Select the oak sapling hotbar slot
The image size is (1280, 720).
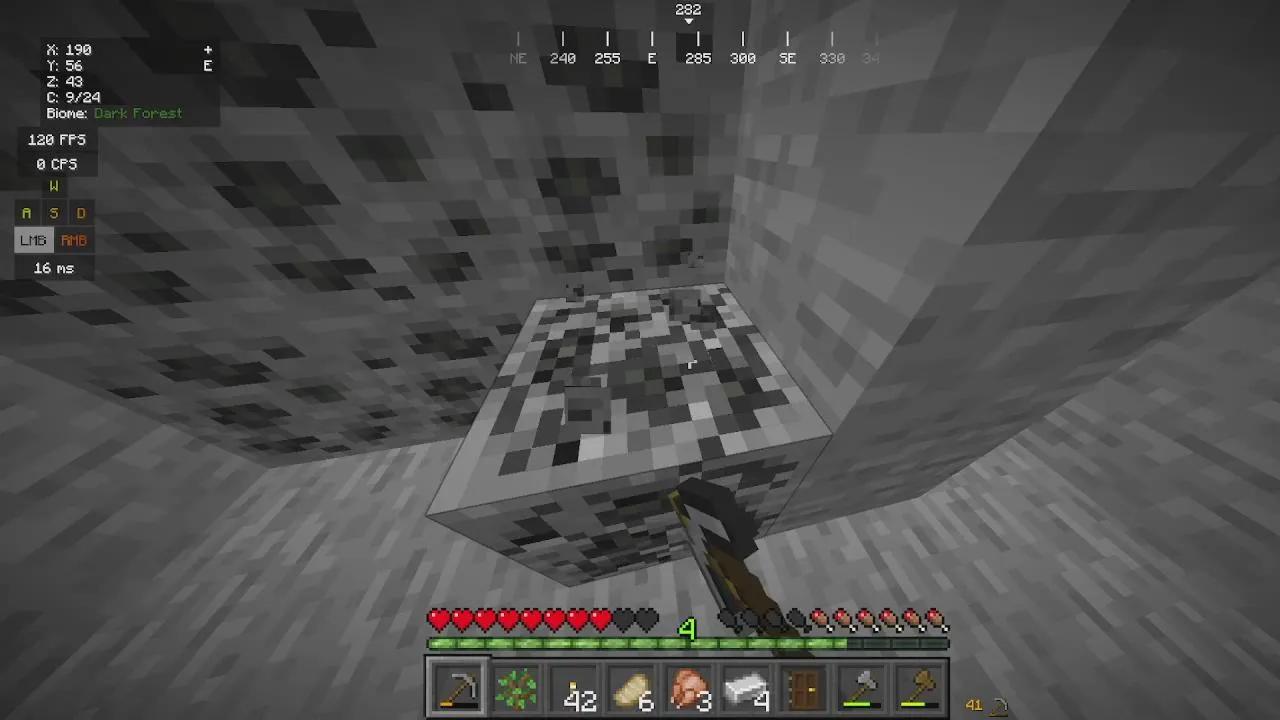514,688
